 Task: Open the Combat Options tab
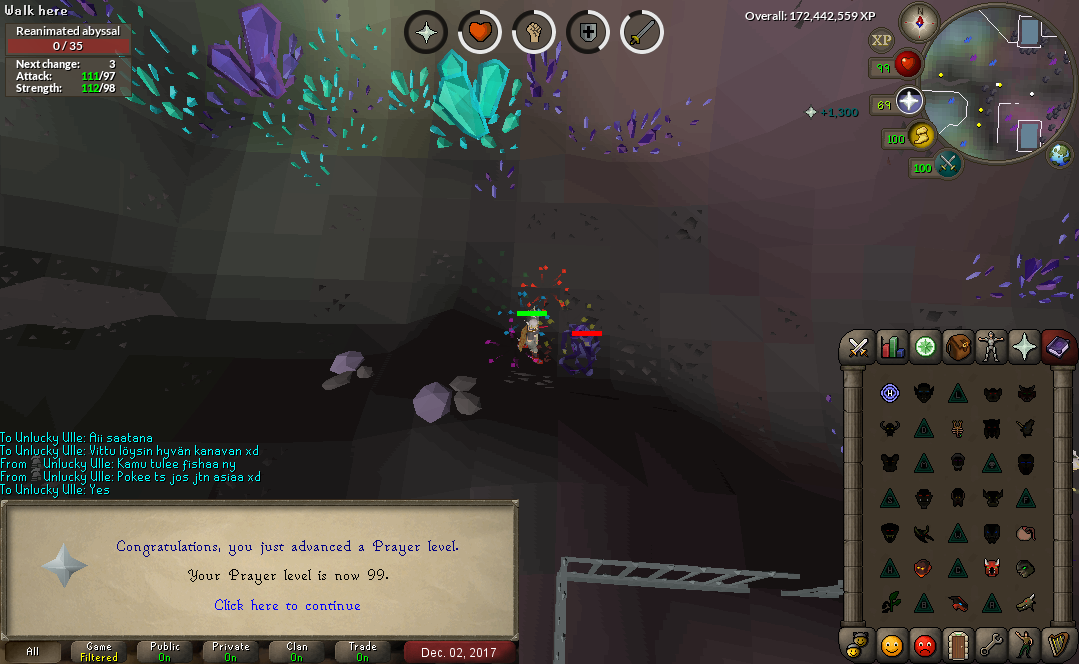858,347
